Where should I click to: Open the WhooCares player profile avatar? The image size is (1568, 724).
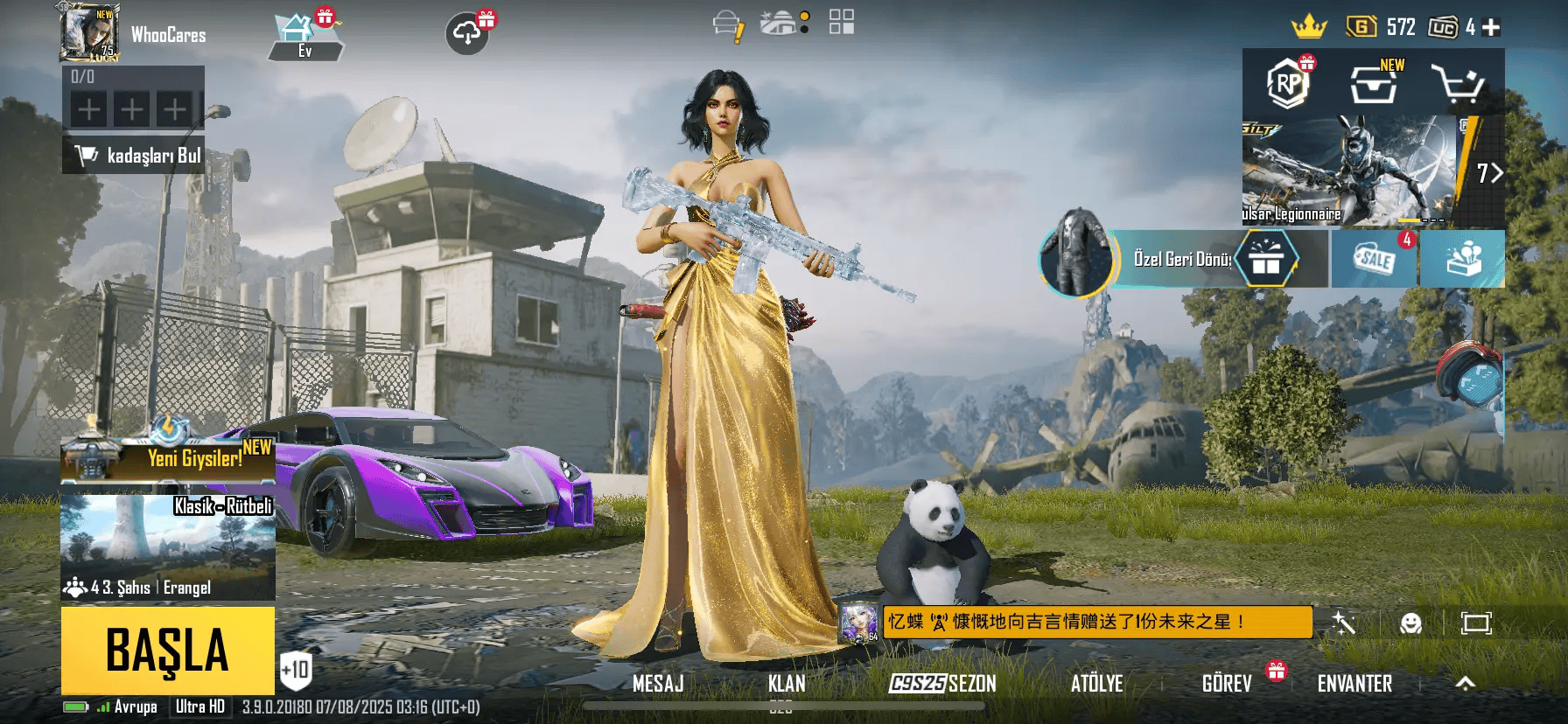[x=88, y=33]
